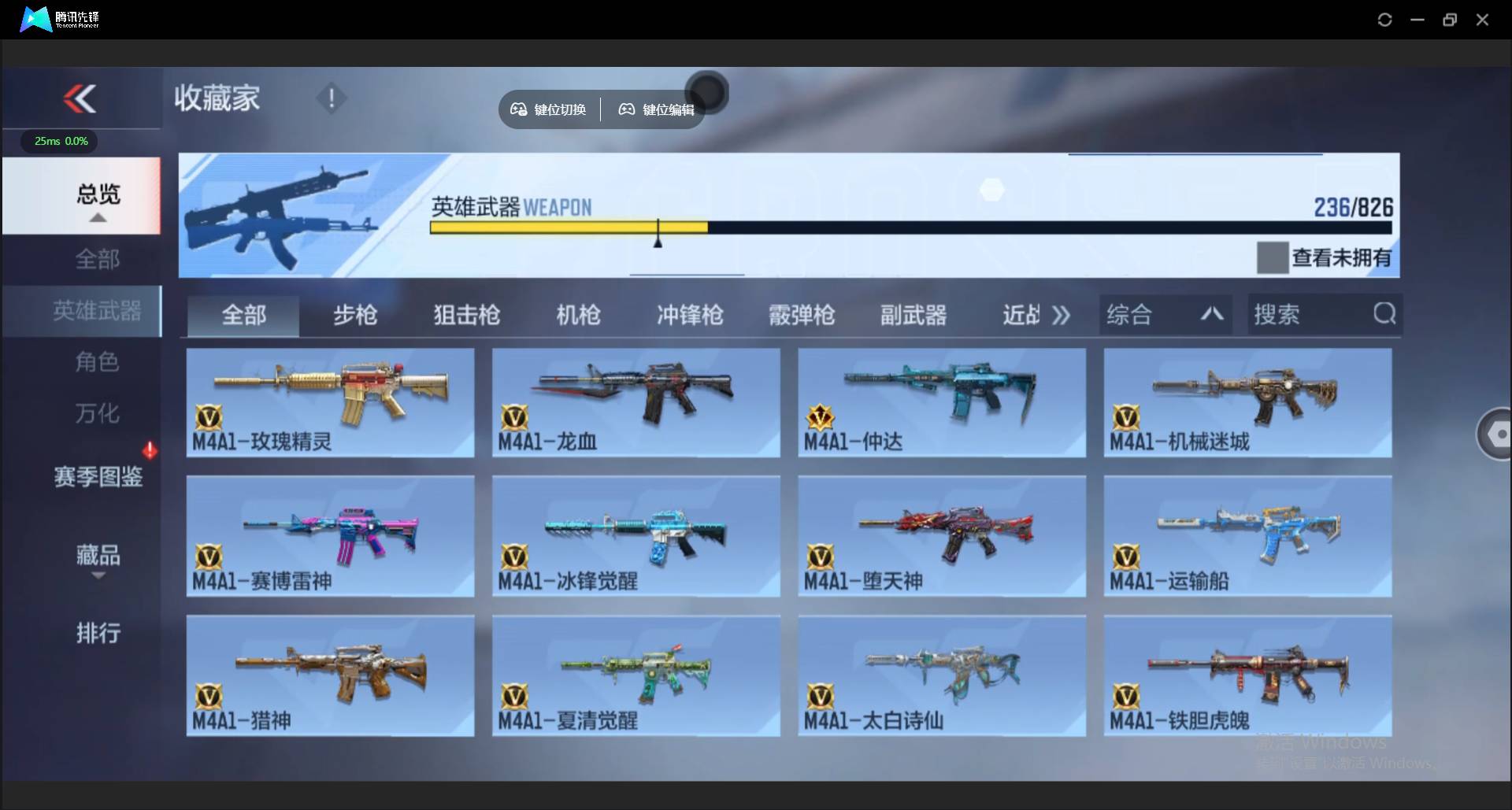1512x810 pixels.
Task: Expand the hidden weapon categories with the chevron
Action: (1061, 314)
